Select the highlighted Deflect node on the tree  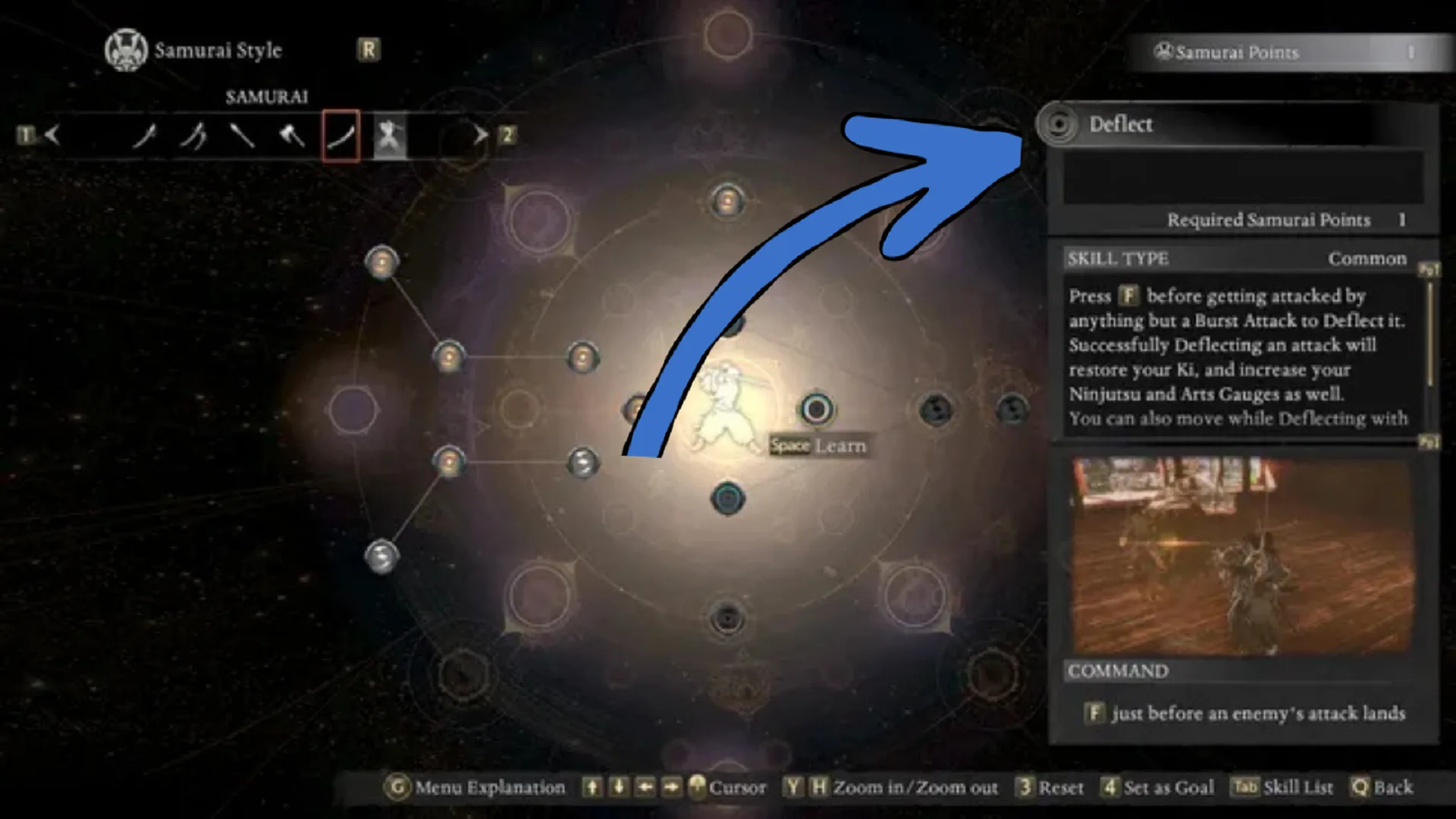pyautogui.click(x=816, y=409)
